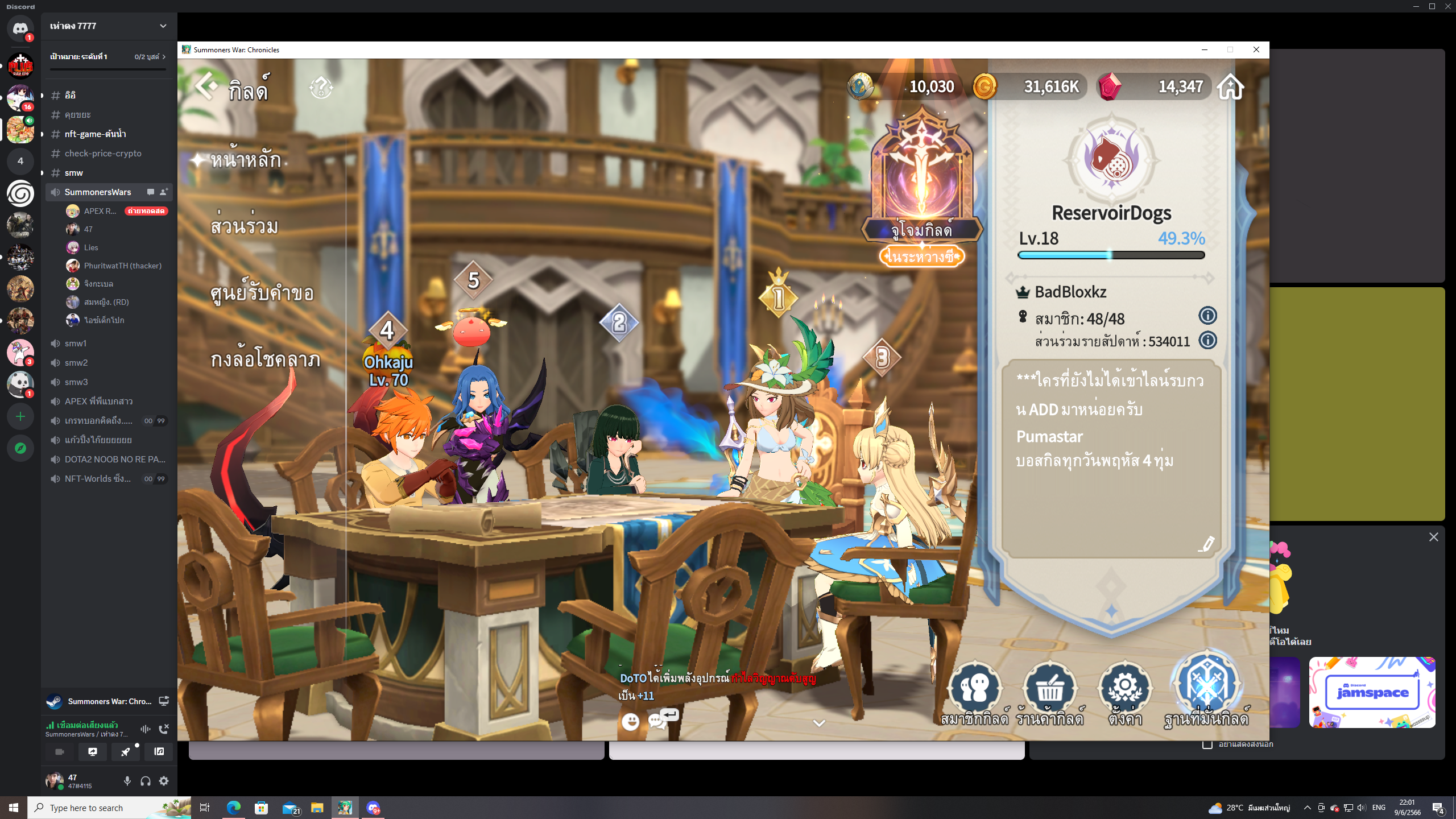
Task: Show member info next to สมาชิก 48/48
Action: (x=1207, y=316)
